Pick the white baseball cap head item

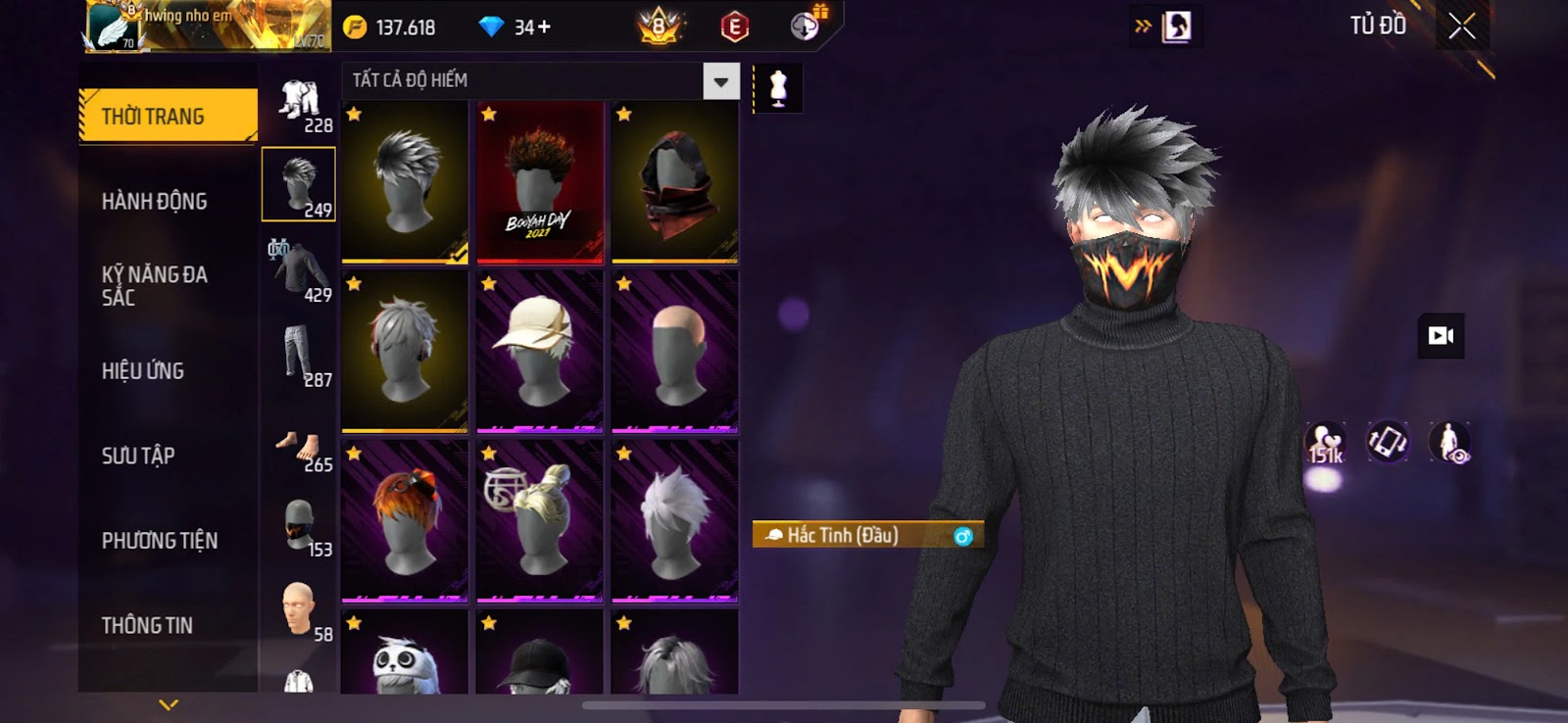[539, 351]
